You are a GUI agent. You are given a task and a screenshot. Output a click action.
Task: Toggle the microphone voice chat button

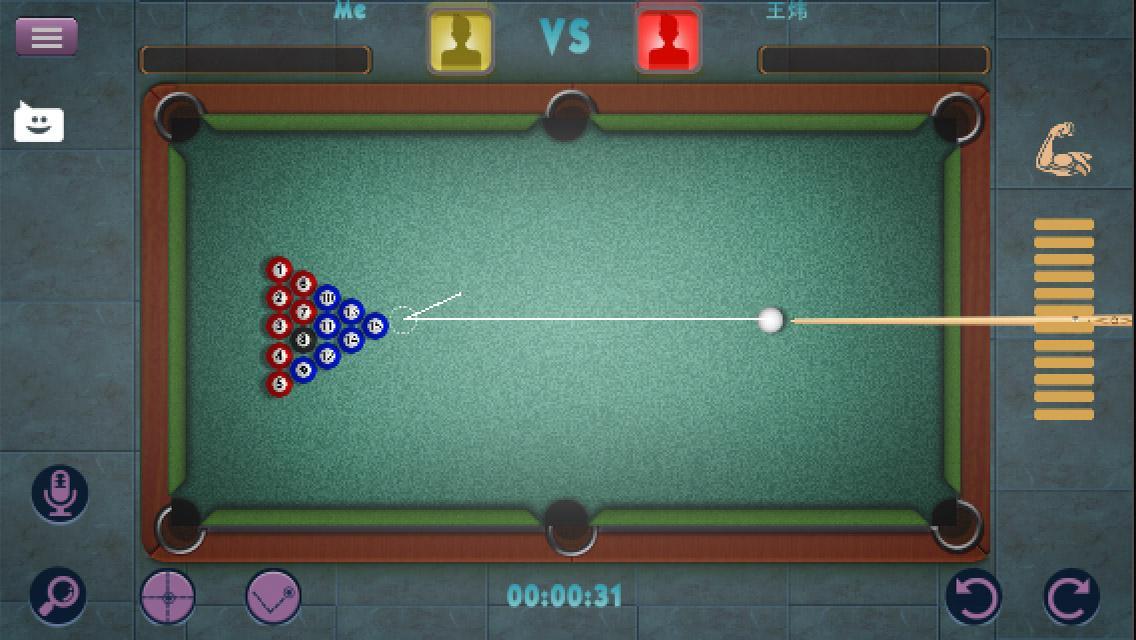[60, 493]
